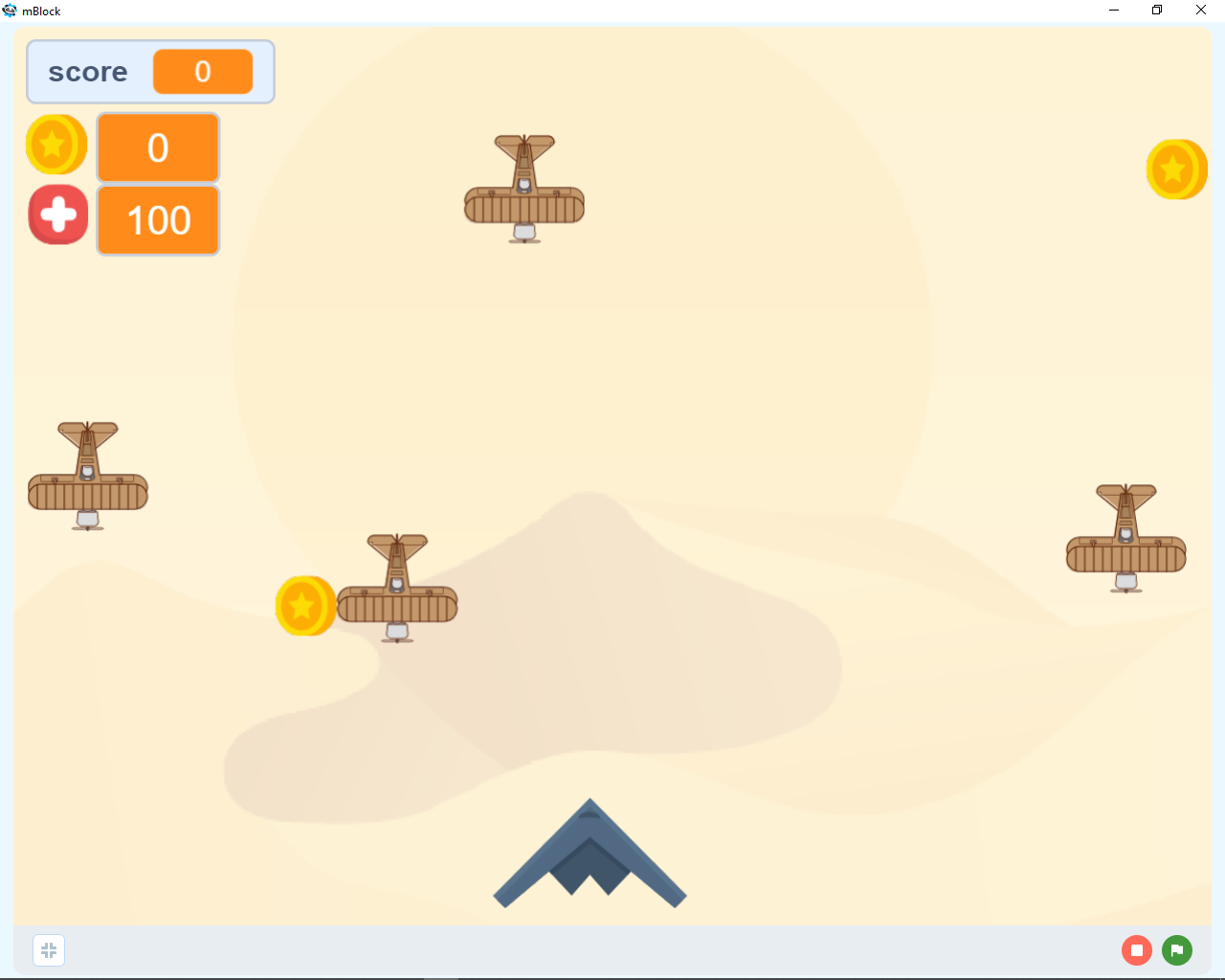Image resolution: width=1225 pixels, height=980 pixels.
Task: Click the shrink stage icon to exit fullscreen
Action: (49, 949)
